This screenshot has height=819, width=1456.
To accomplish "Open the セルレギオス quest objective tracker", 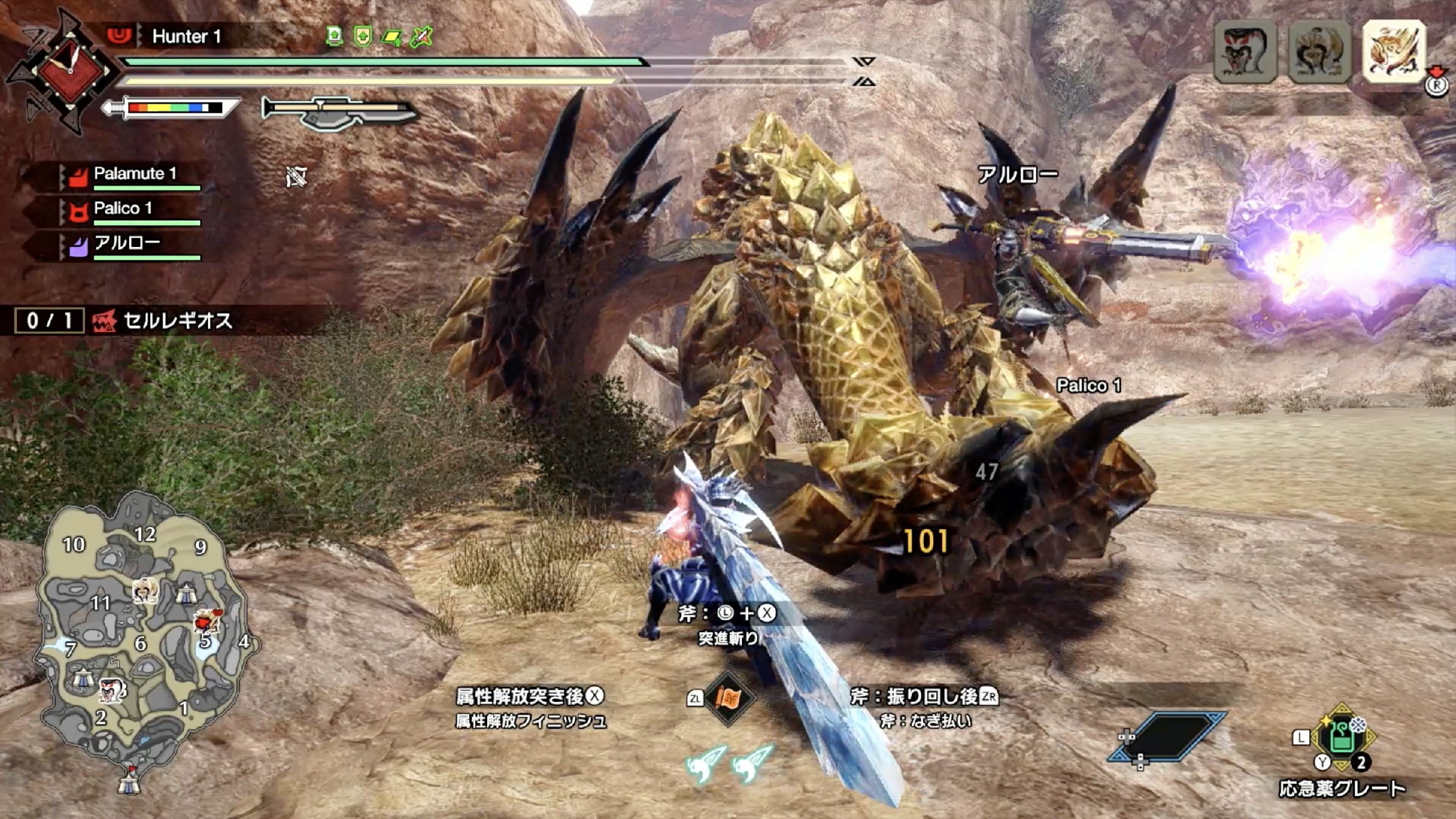I will pos(164,320).
